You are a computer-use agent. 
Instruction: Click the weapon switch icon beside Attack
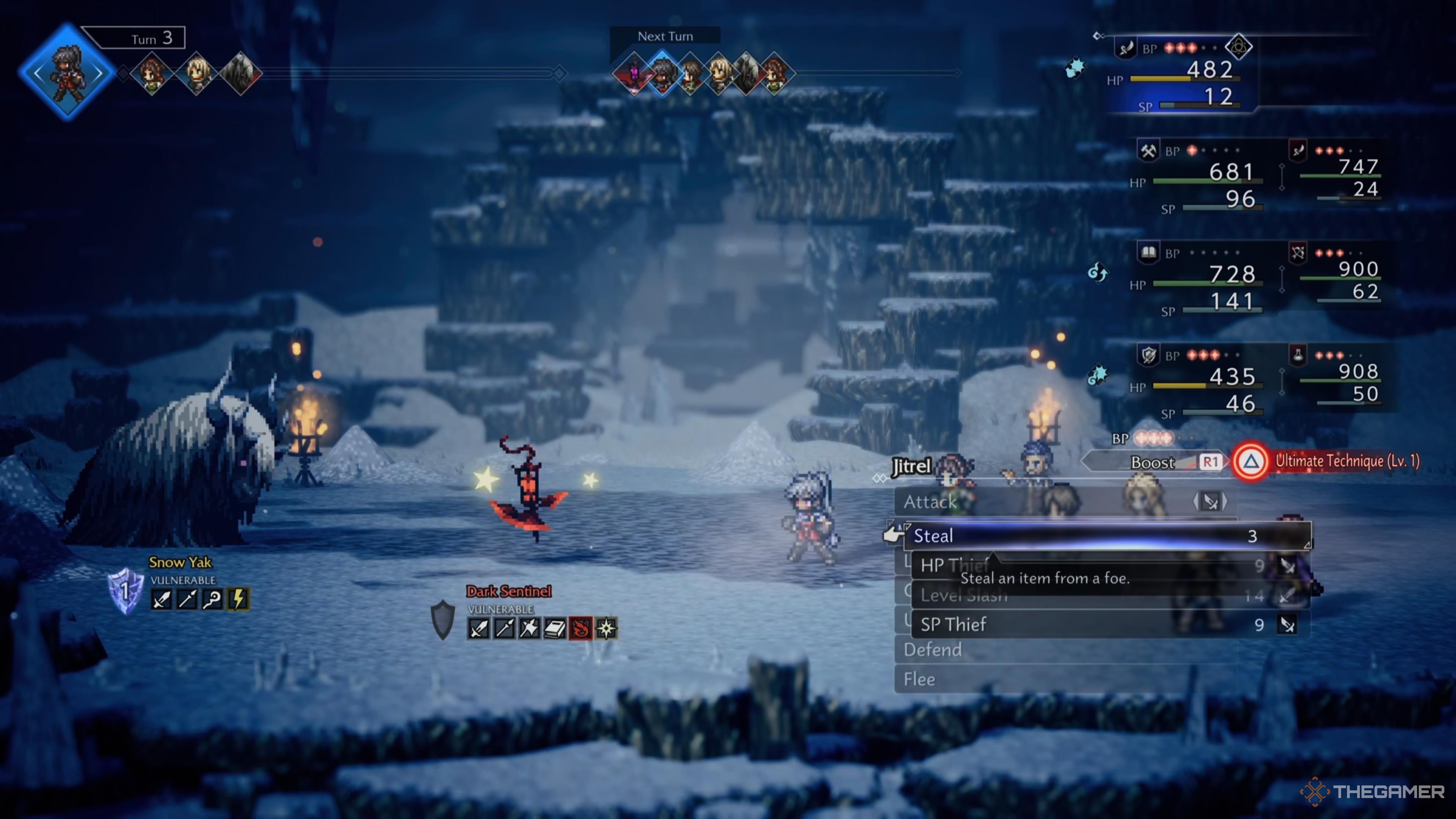click(1210, 501)
